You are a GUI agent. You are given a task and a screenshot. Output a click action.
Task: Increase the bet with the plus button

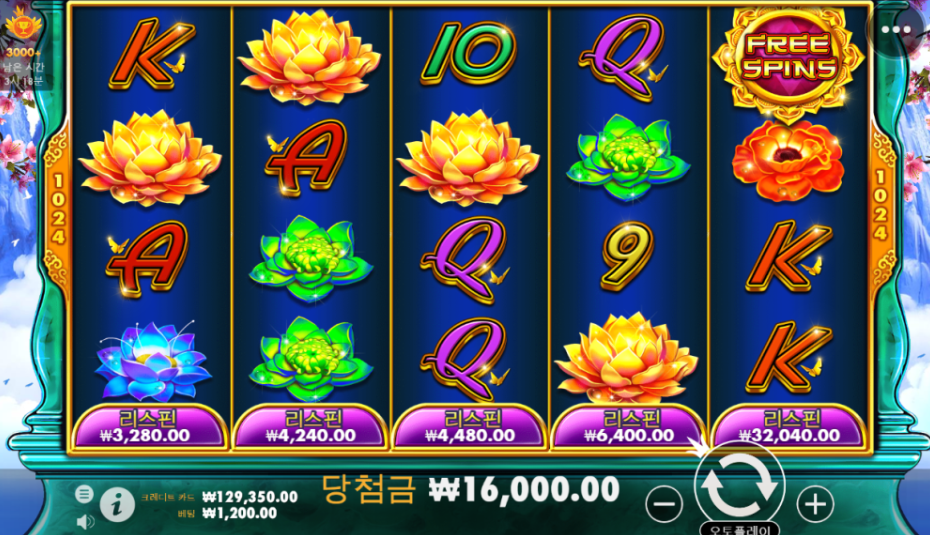pos(816,503)
